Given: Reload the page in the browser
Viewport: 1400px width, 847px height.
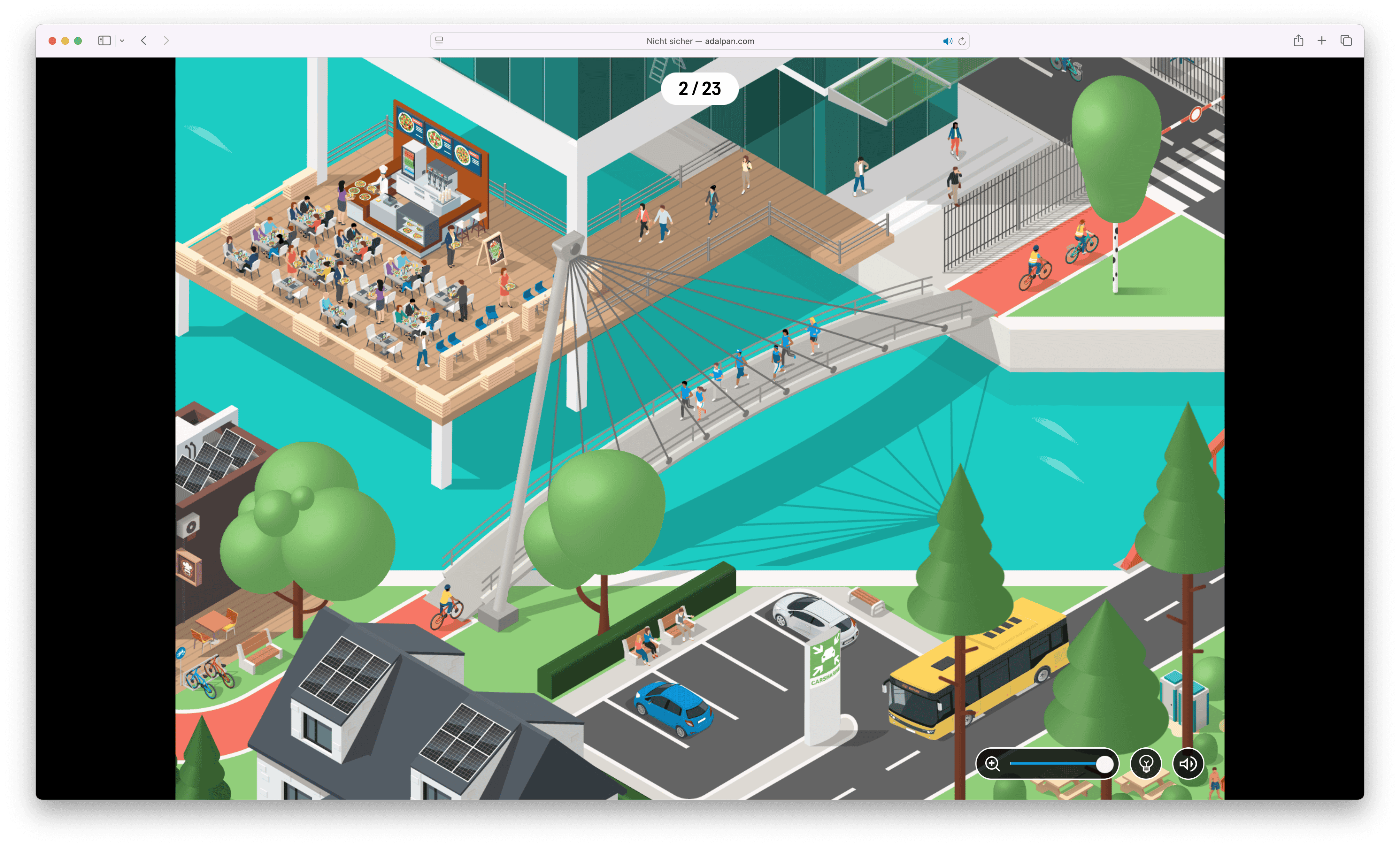Looking at the screenshot, I should pyautogui.click(x=962, y=41).
